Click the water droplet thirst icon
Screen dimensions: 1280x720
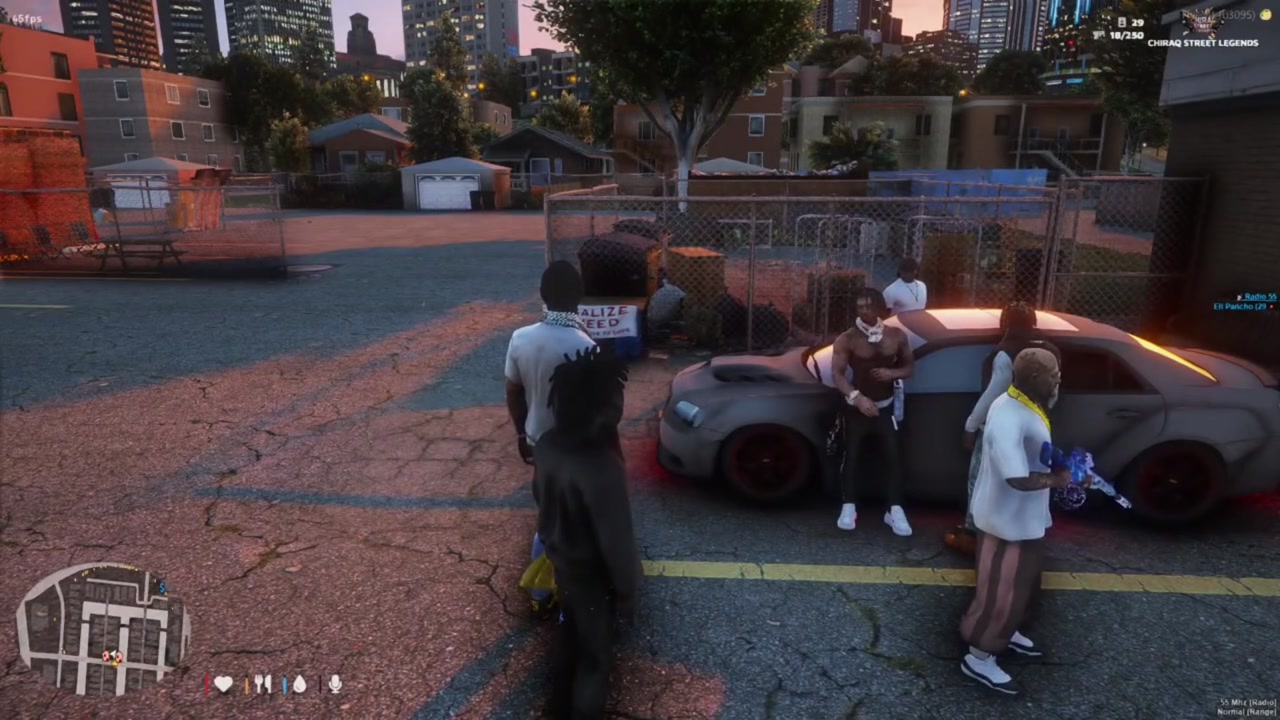coord(299,684)
